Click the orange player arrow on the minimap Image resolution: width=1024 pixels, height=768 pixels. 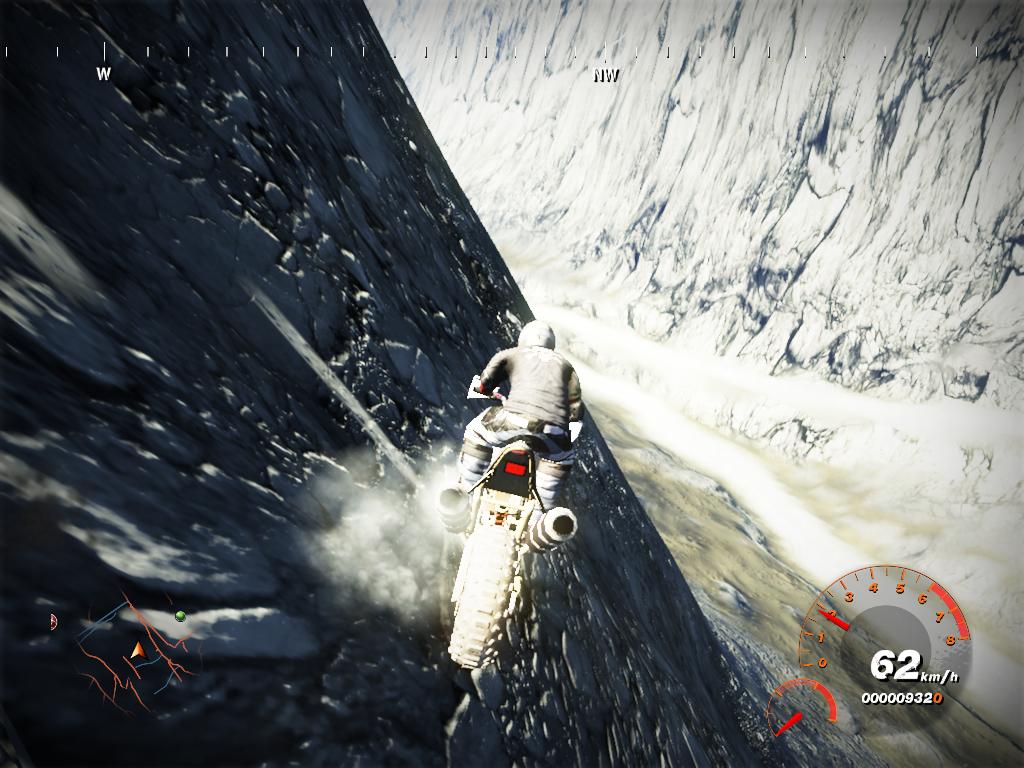pos(137,652)
